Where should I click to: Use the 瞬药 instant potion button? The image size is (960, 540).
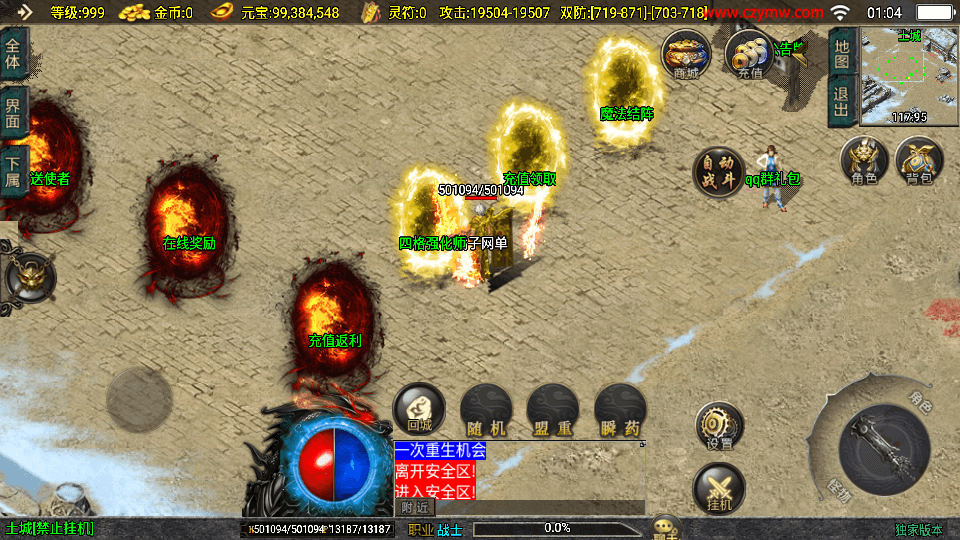(619, 409)
